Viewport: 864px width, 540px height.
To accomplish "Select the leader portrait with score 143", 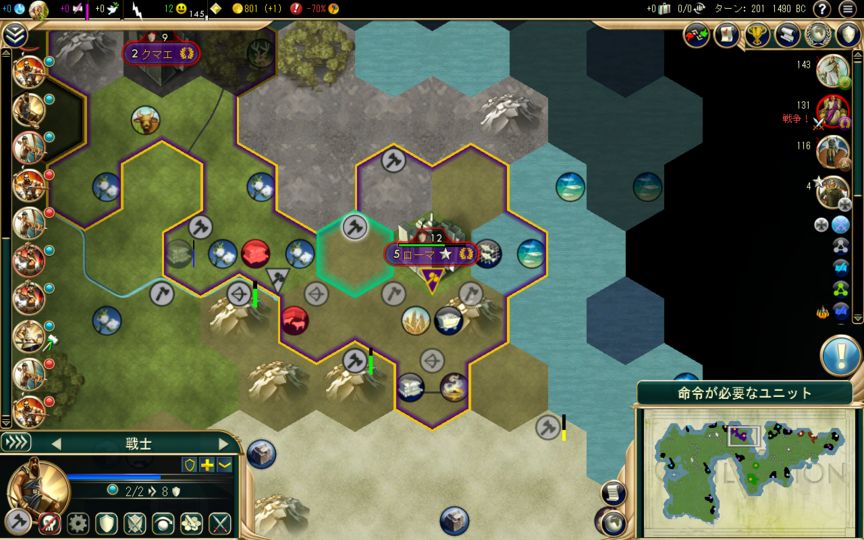I will [x=832, y=71].
